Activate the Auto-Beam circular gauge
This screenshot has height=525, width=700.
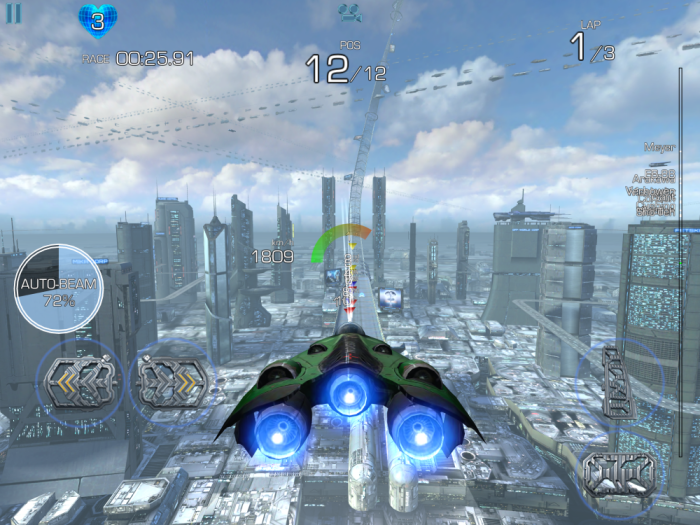coord(58,287)
